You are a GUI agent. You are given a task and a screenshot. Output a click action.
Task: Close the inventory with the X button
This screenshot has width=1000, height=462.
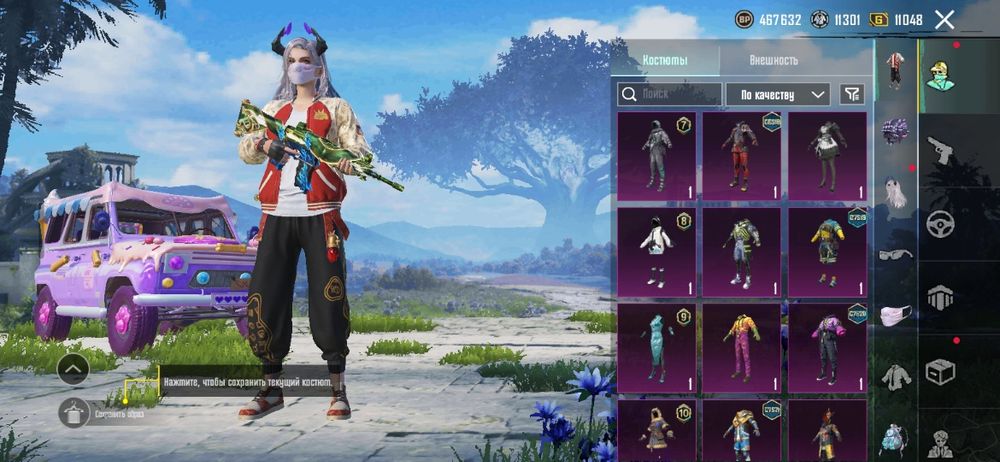[944, 19]
